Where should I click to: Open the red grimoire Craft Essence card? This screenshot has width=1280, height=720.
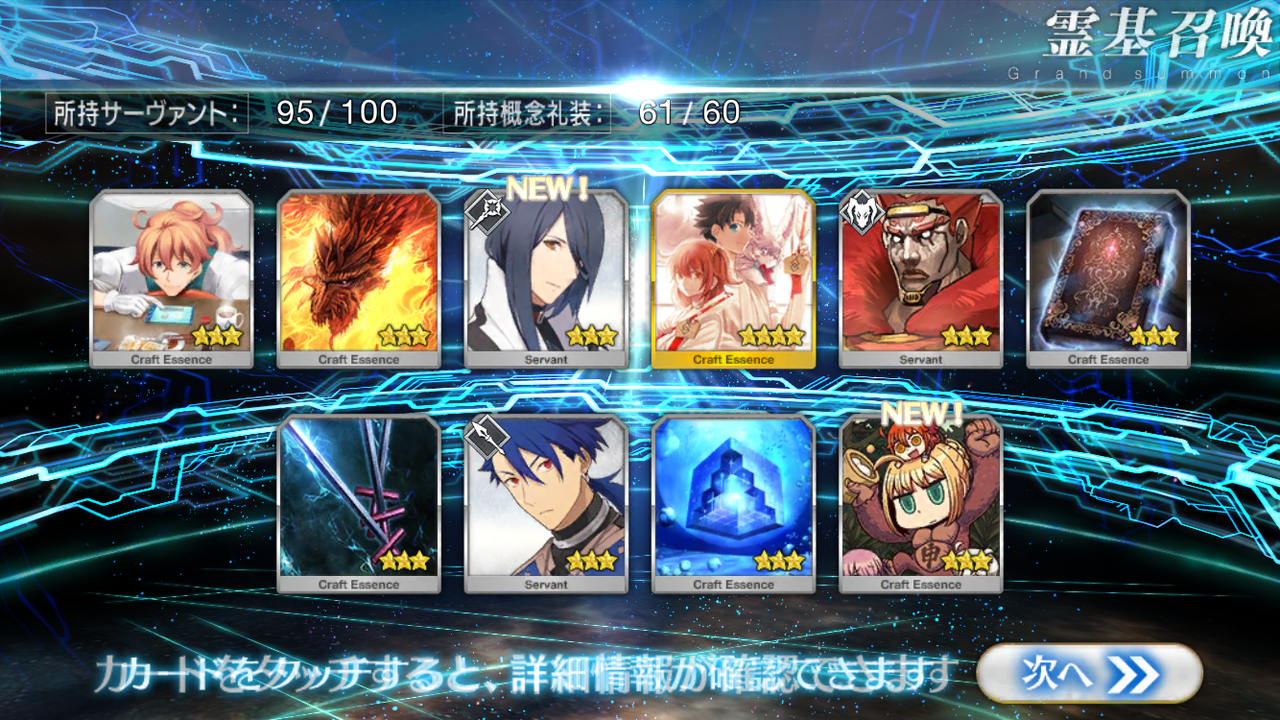point(1106,270)
